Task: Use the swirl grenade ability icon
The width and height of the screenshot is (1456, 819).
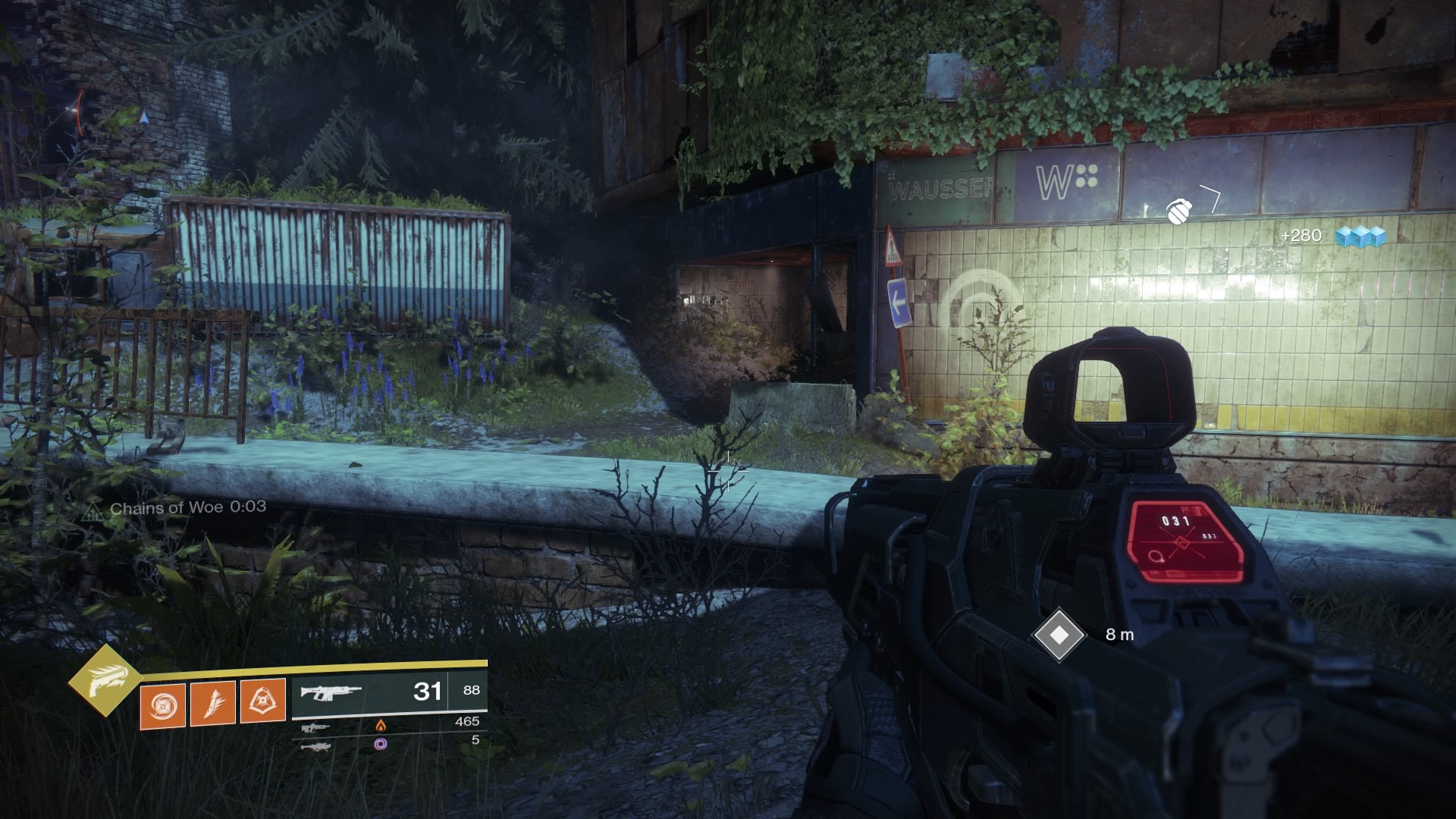Action: pyautogui.click(x=162, y=704)
